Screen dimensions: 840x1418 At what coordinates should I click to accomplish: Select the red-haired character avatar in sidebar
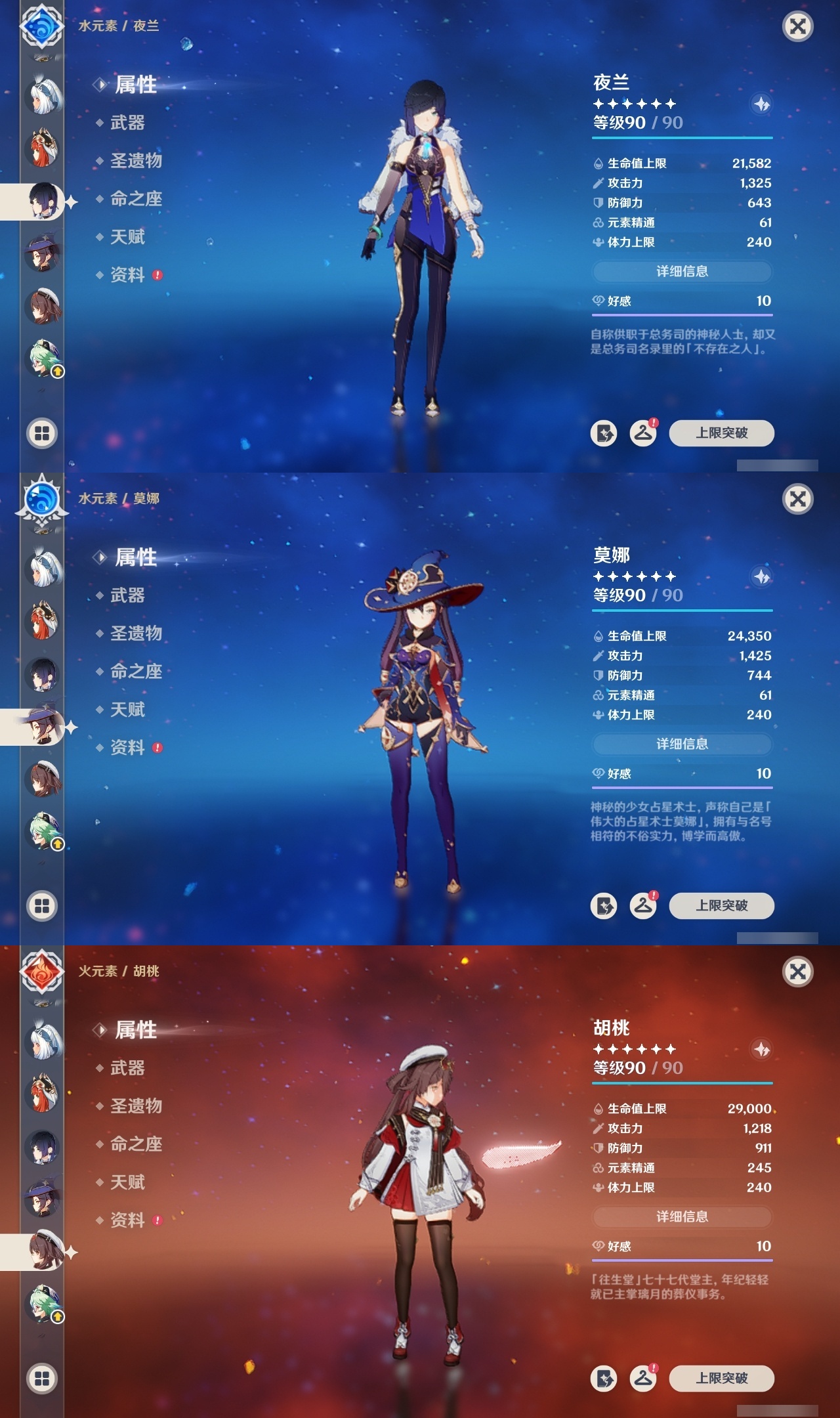(42, 148)
